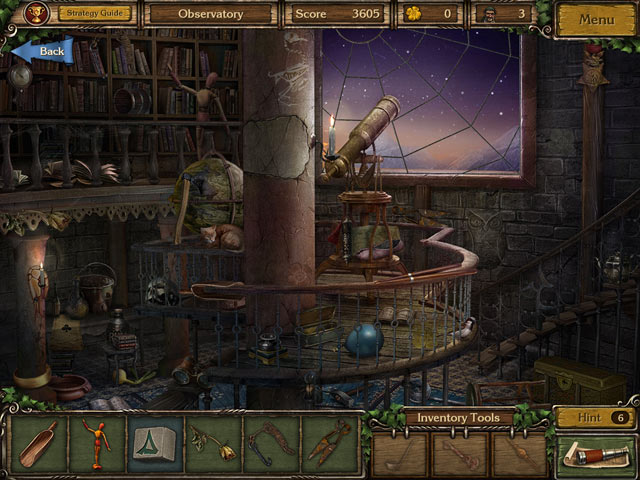Choose the highlighted pyramid item slot
The width and height of the screenshot is (640, 480).
(155, 443)
